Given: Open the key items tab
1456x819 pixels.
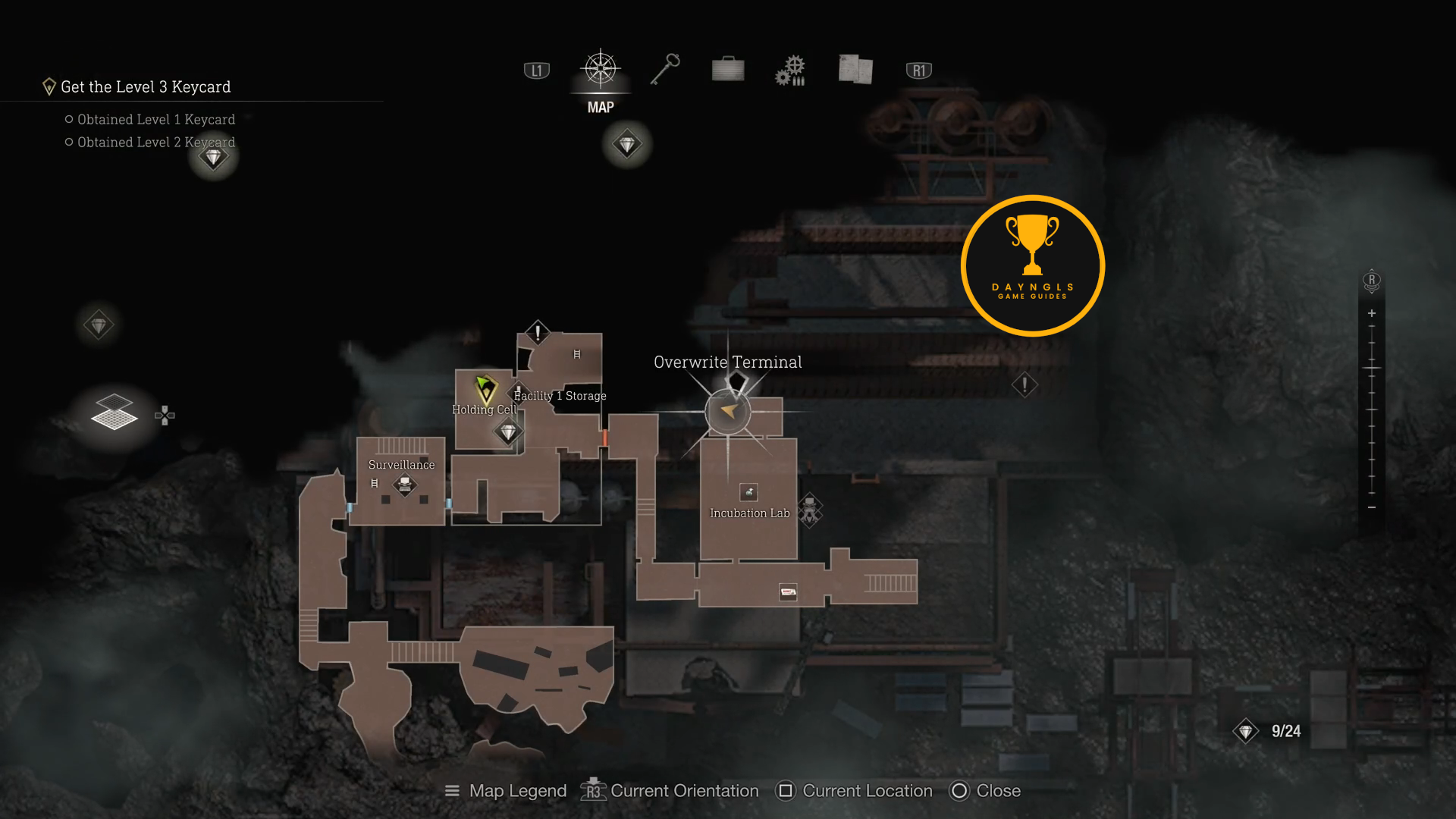Looking at the screenshot, I should point(665,69).
